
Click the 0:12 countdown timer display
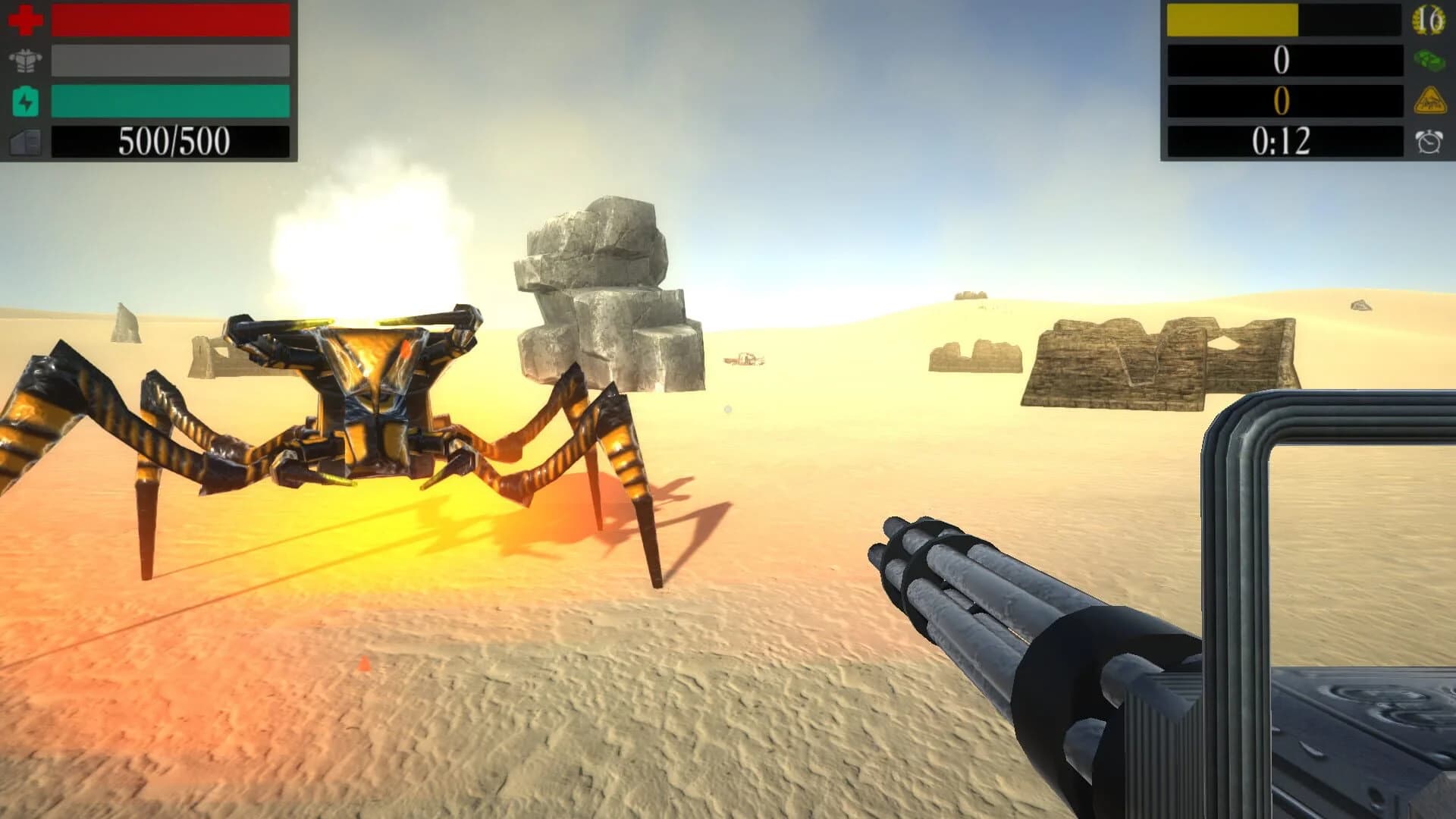(1284, 141)
